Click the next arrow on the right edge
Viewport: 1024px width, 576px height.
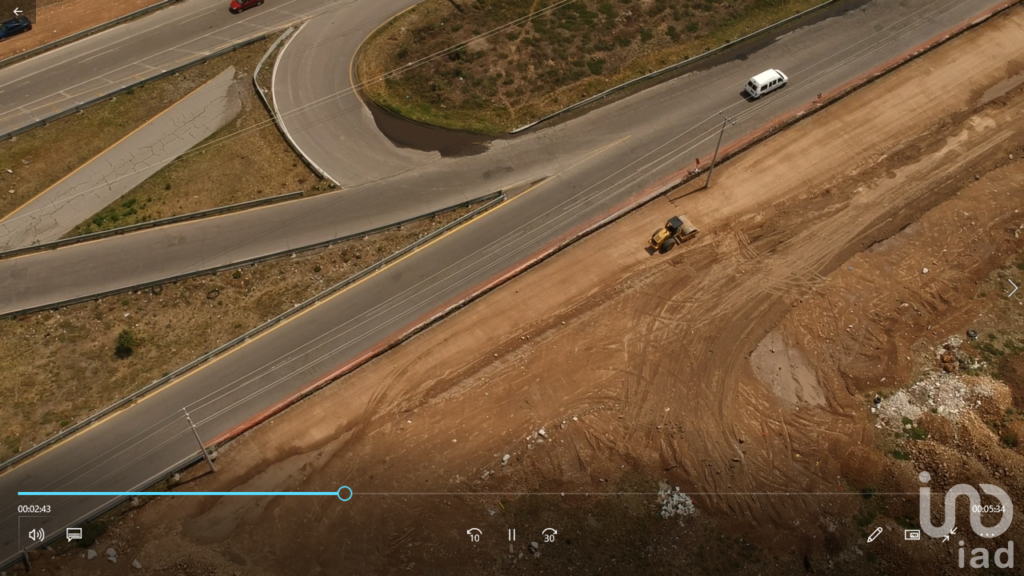pyautogui.click(x=1011, y=288)
